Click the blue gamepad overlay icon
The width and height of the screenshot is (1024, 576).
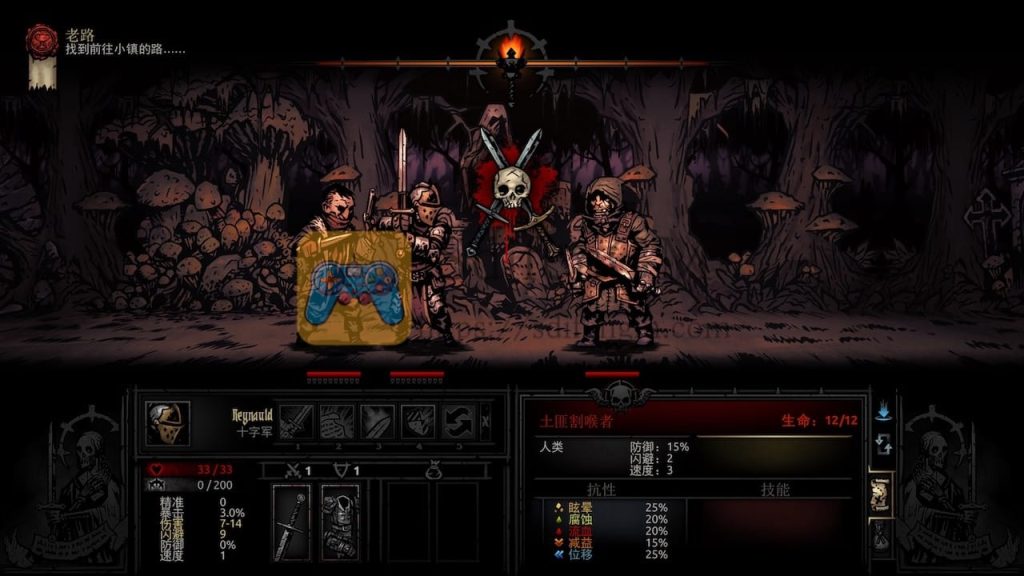[356, 293]
